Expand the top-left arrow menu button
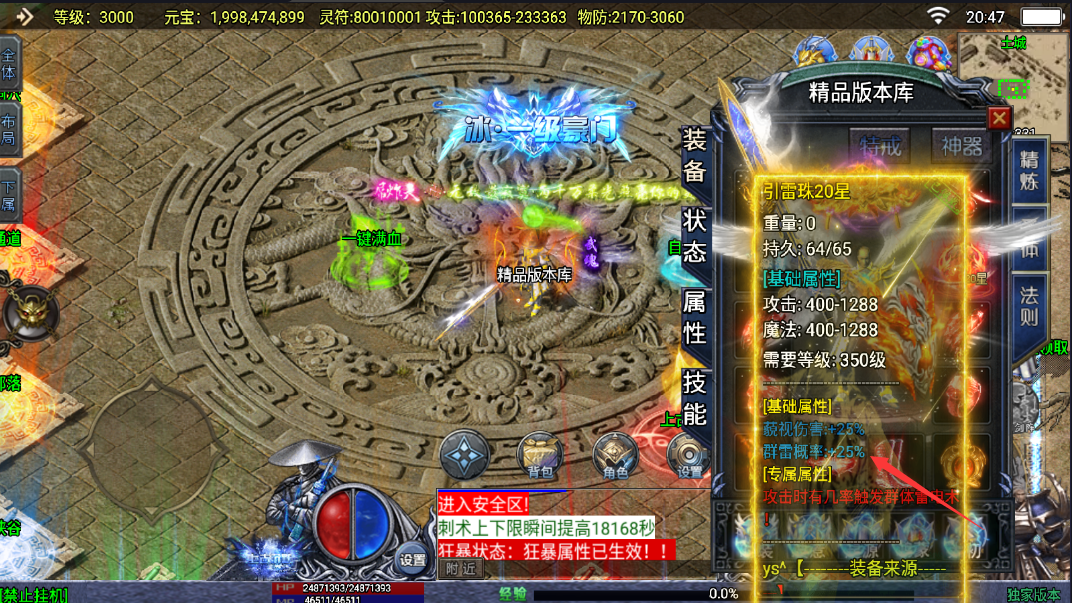 coord(22,17)
